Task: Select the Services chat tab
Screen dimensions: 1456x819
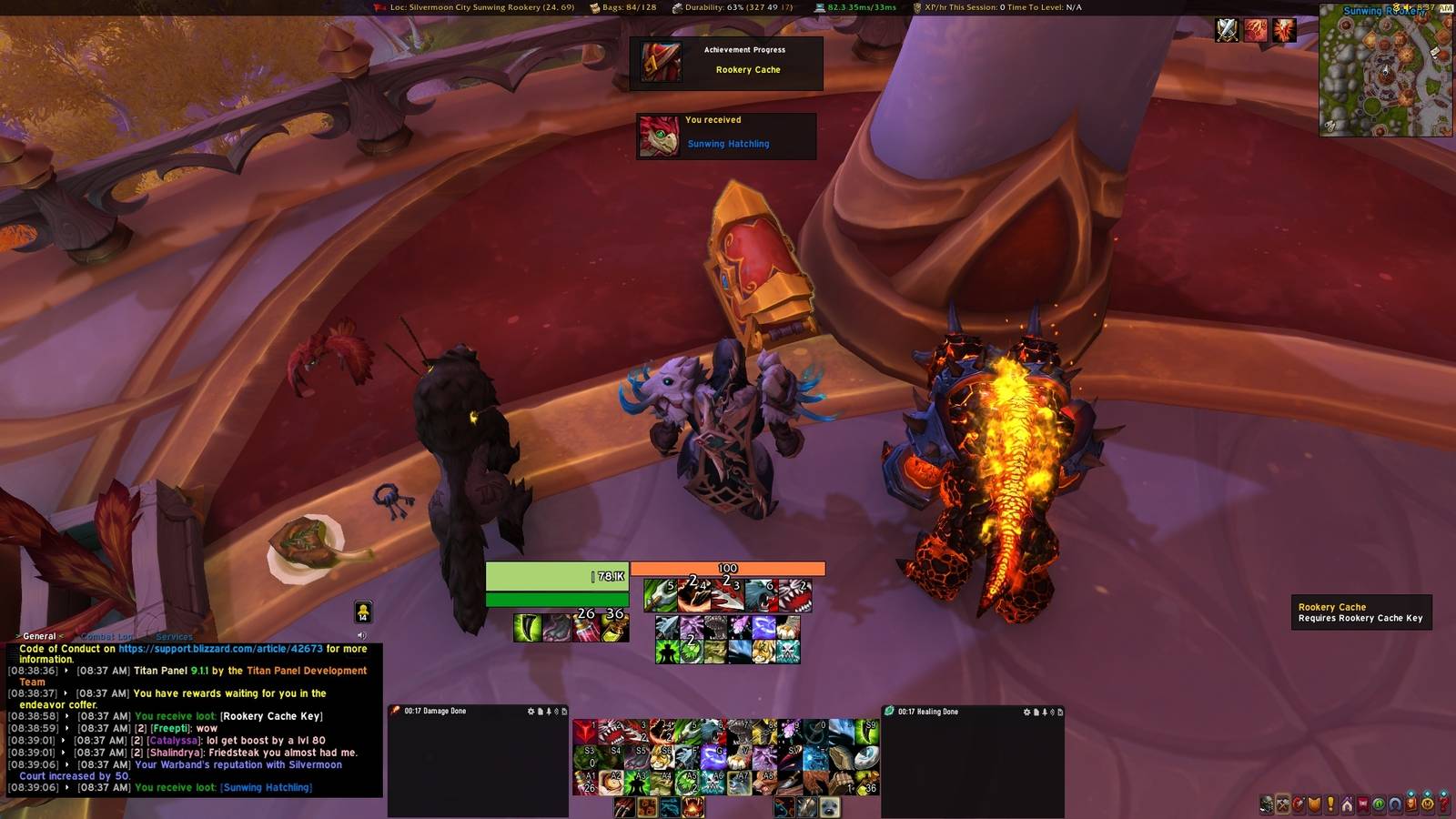Action: click(173, 636)
